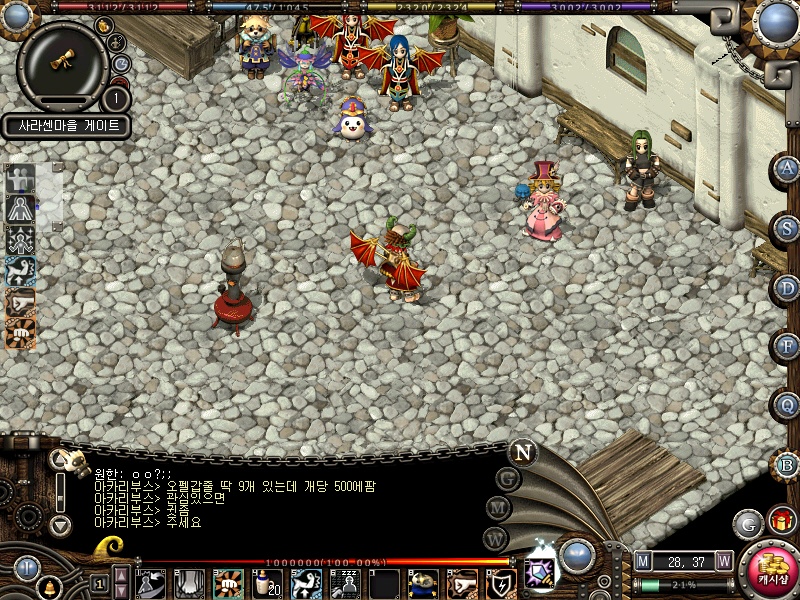The image size is (800, 600).
Task: Activate the F button on right edge
Action: [789, 347]
